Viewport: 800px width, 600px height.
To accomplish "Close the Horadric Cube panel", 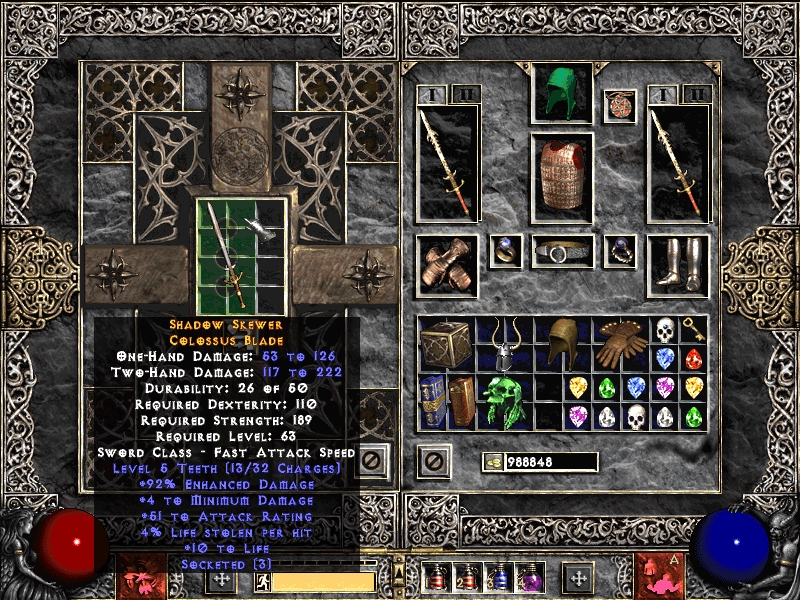I will [371, 461].
